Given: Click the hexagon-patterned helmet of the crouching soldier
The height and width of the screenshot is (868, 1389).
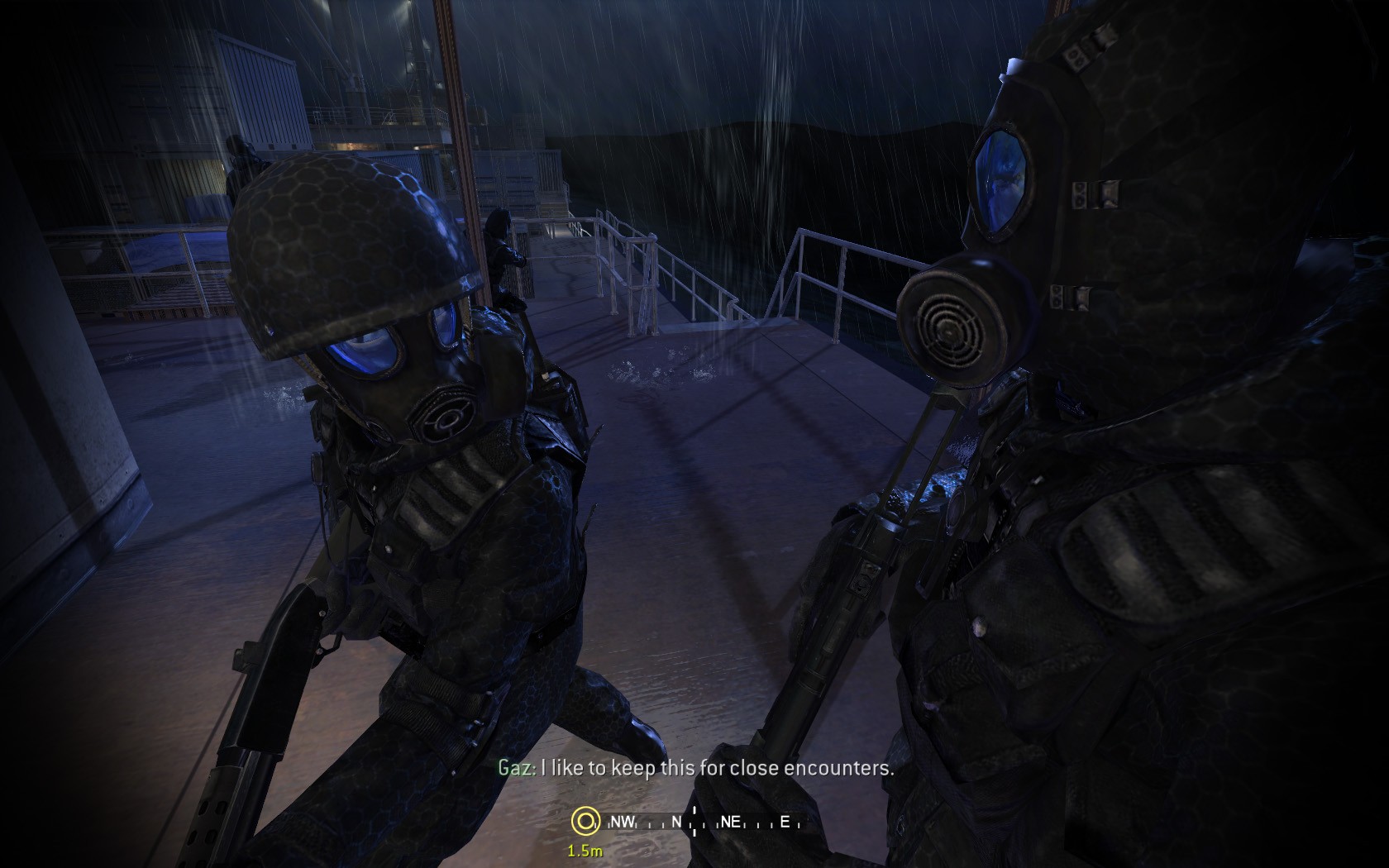Looking at the screenshot, I should click(x=339, y=240).
